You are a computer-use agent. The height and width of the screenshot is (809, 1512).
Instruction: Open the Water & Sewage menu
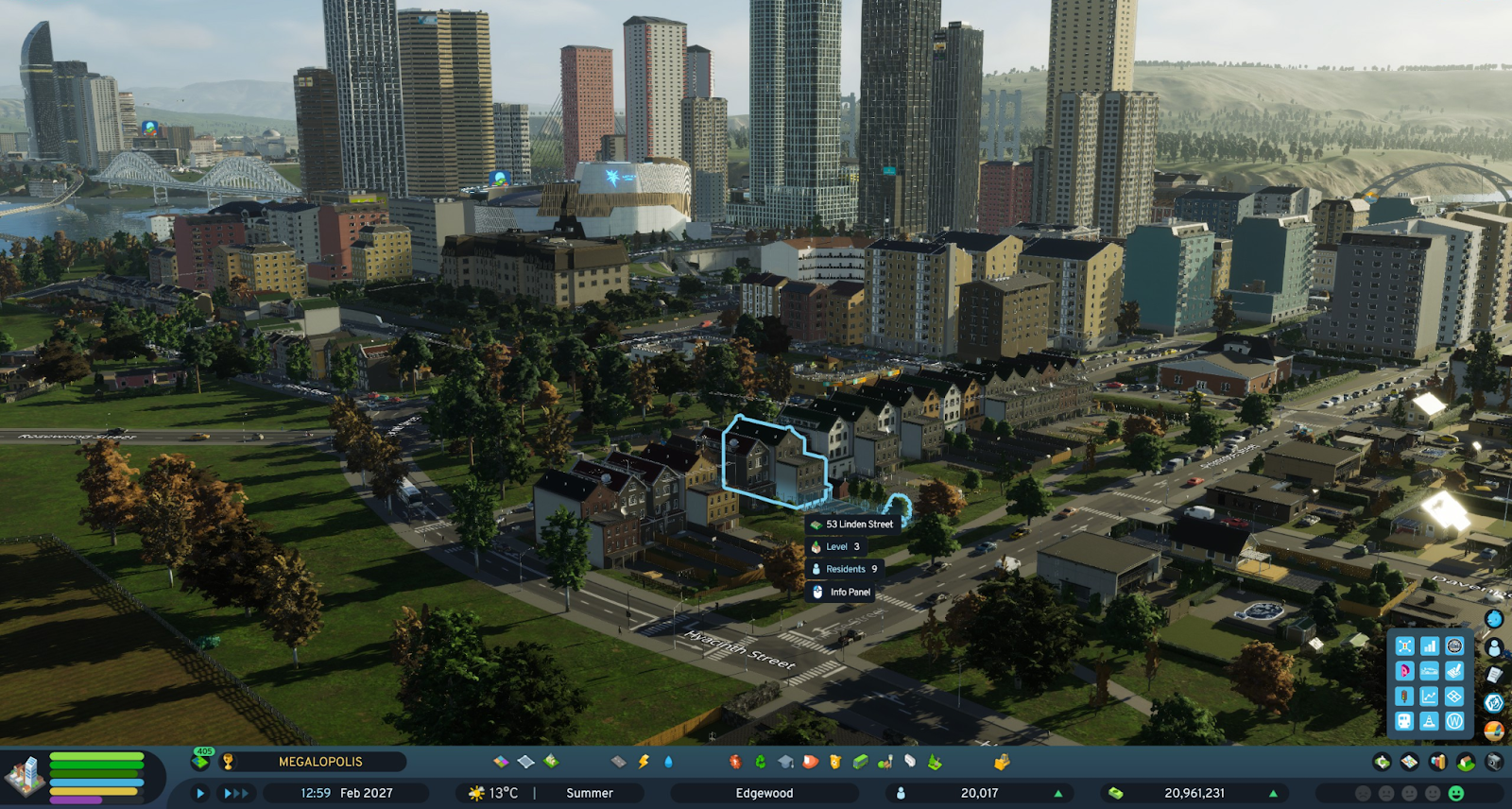point(668,762)
